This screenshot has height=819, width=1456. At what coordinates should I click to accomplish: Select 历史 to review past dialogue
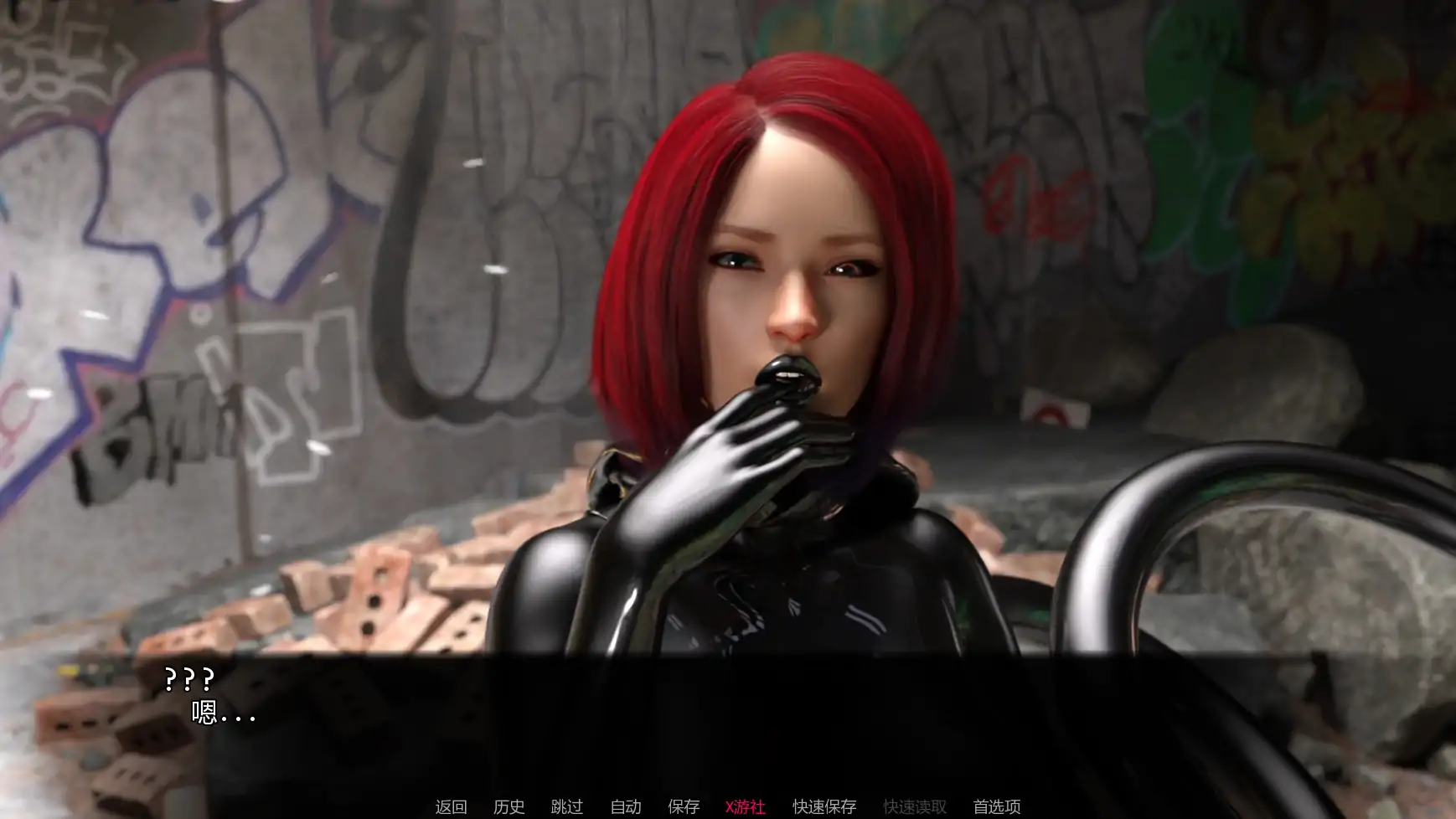pos(509,806)
